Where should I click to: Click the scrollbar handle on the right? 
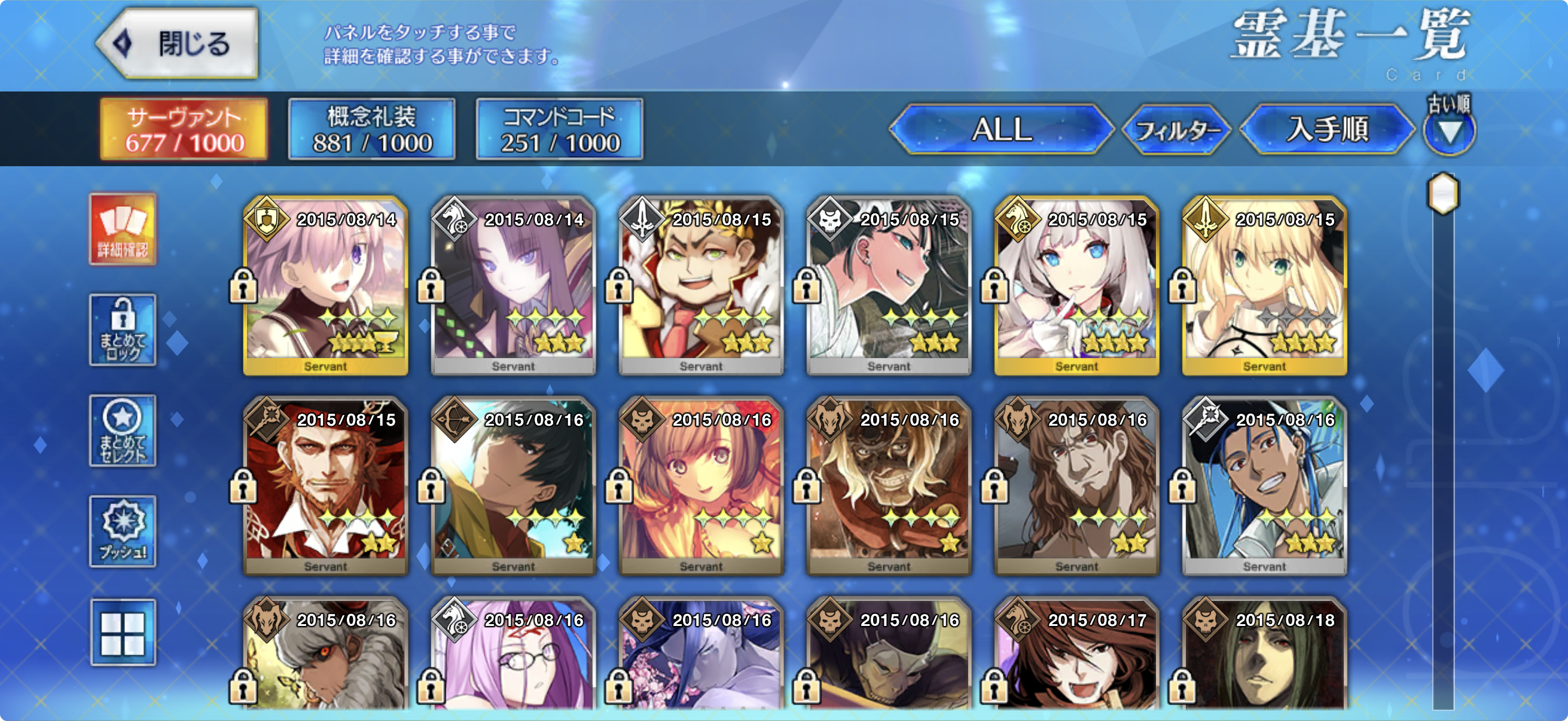click(x=1442, y=194)
